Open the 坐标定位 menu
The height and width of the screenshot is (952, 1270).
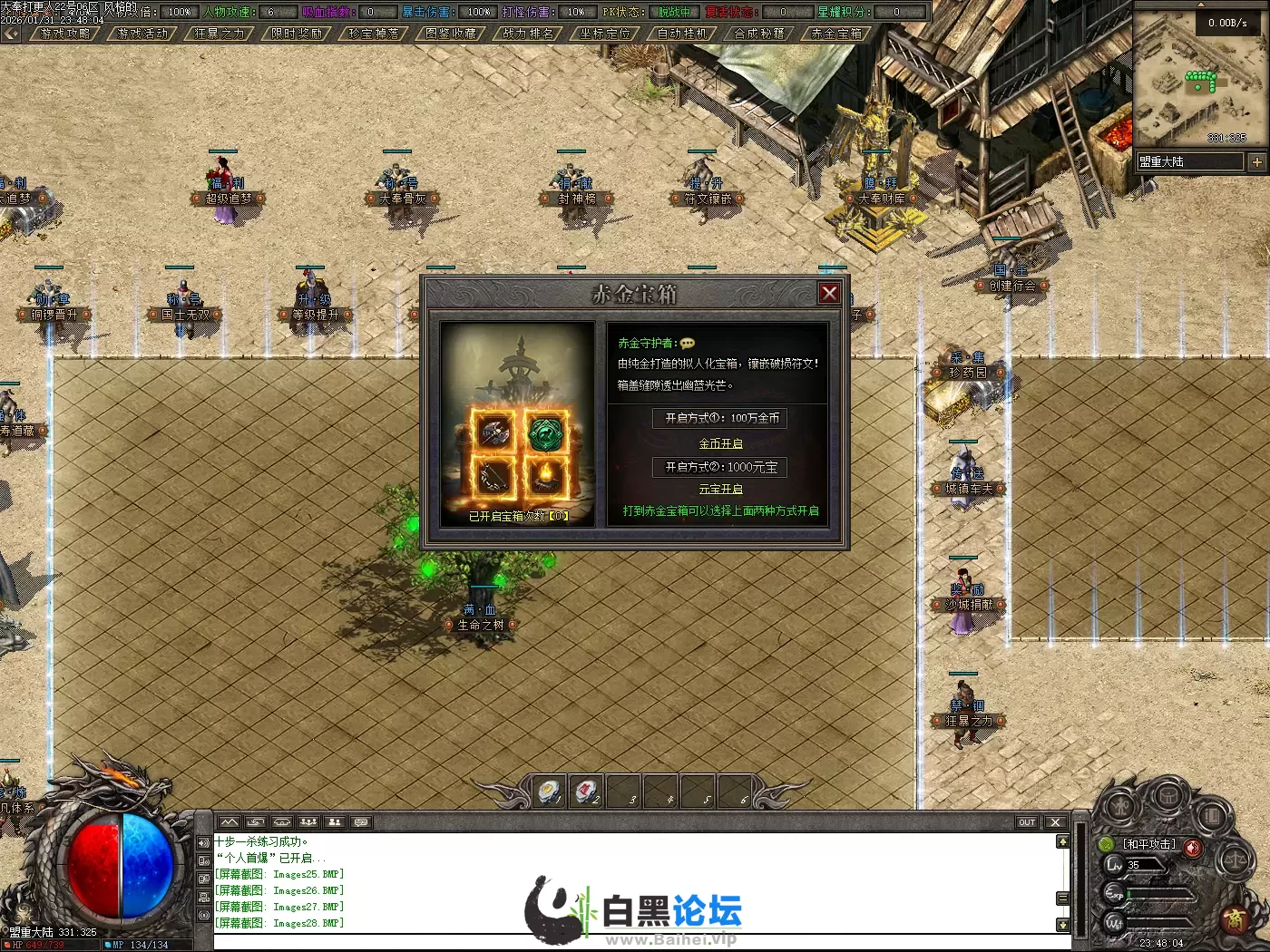click(605, 34)
